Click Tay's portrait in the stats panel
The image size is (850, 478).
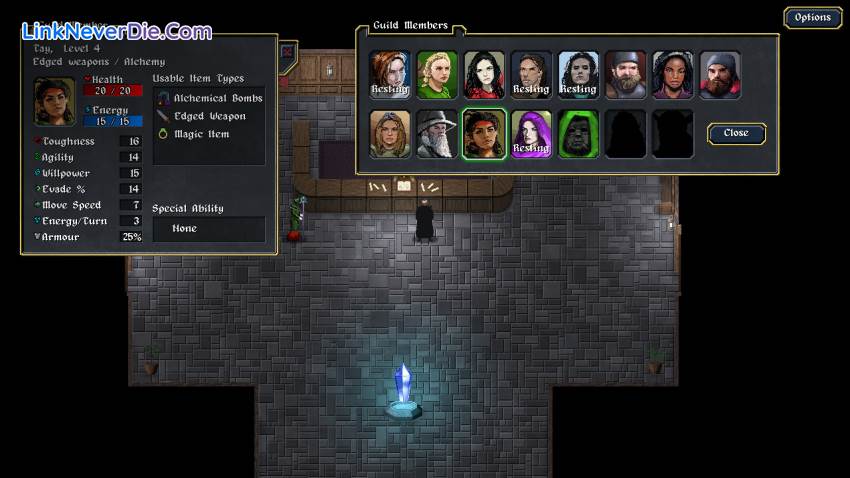click(54, 101)
